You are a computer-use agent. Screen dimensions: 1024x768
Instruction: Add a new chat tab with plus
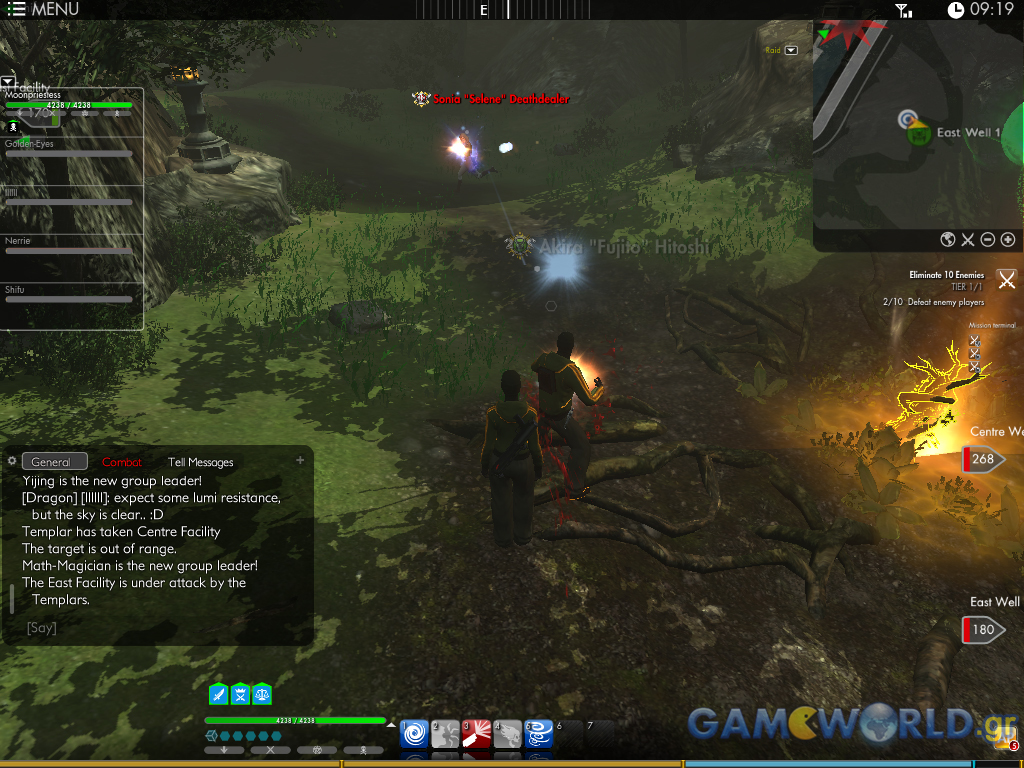pos(300,461)
